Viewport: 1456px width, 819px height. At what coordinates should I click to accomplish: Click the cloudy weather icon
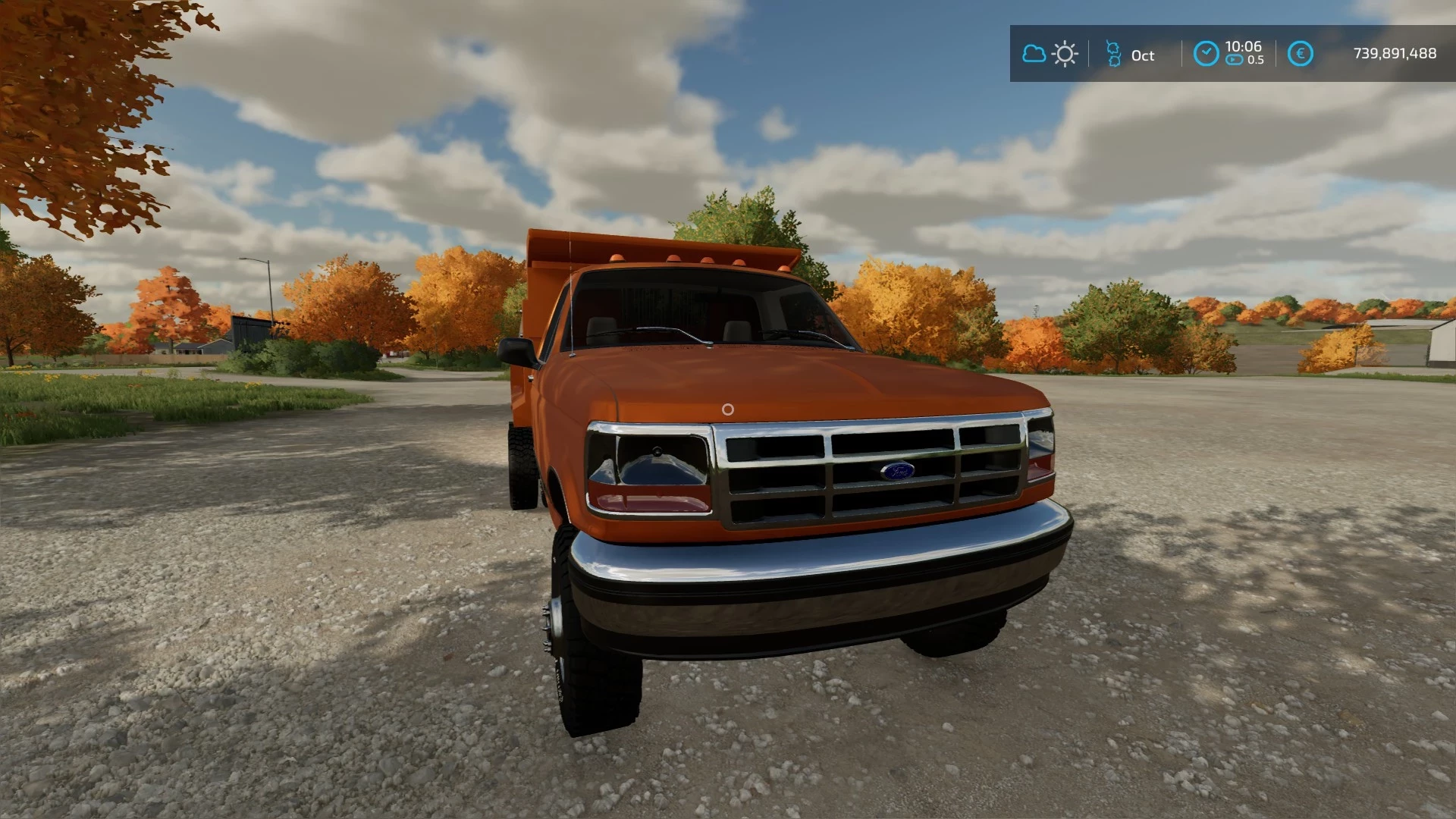tap(1034, 53)
